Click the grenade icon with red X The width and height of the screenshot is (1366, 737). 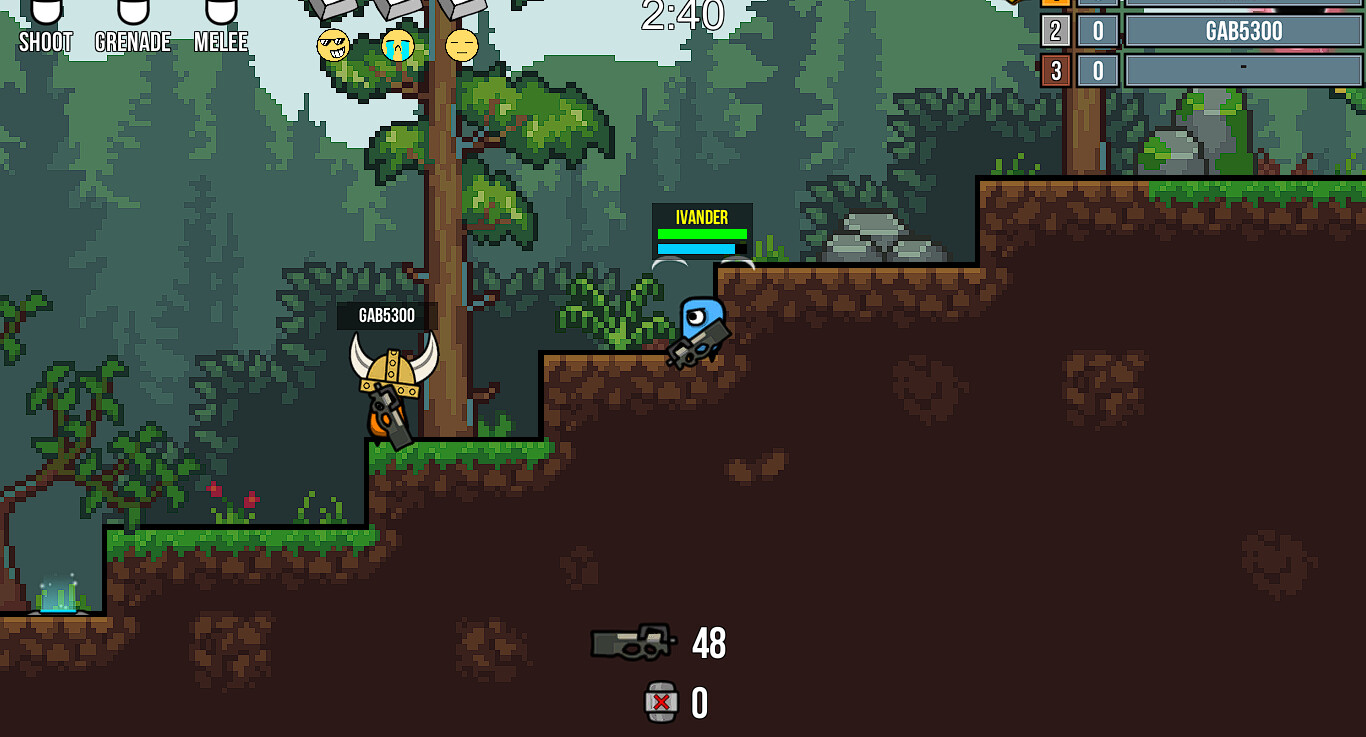tap(660, 704)
